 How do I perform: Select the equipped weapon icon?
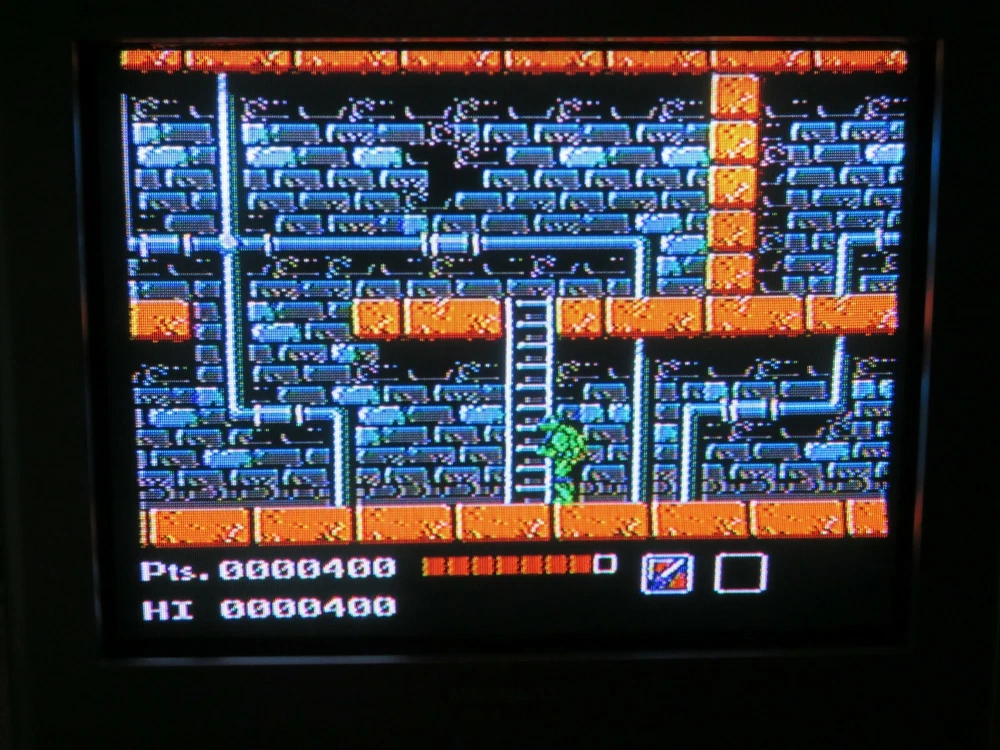click(x=665, y=574)
